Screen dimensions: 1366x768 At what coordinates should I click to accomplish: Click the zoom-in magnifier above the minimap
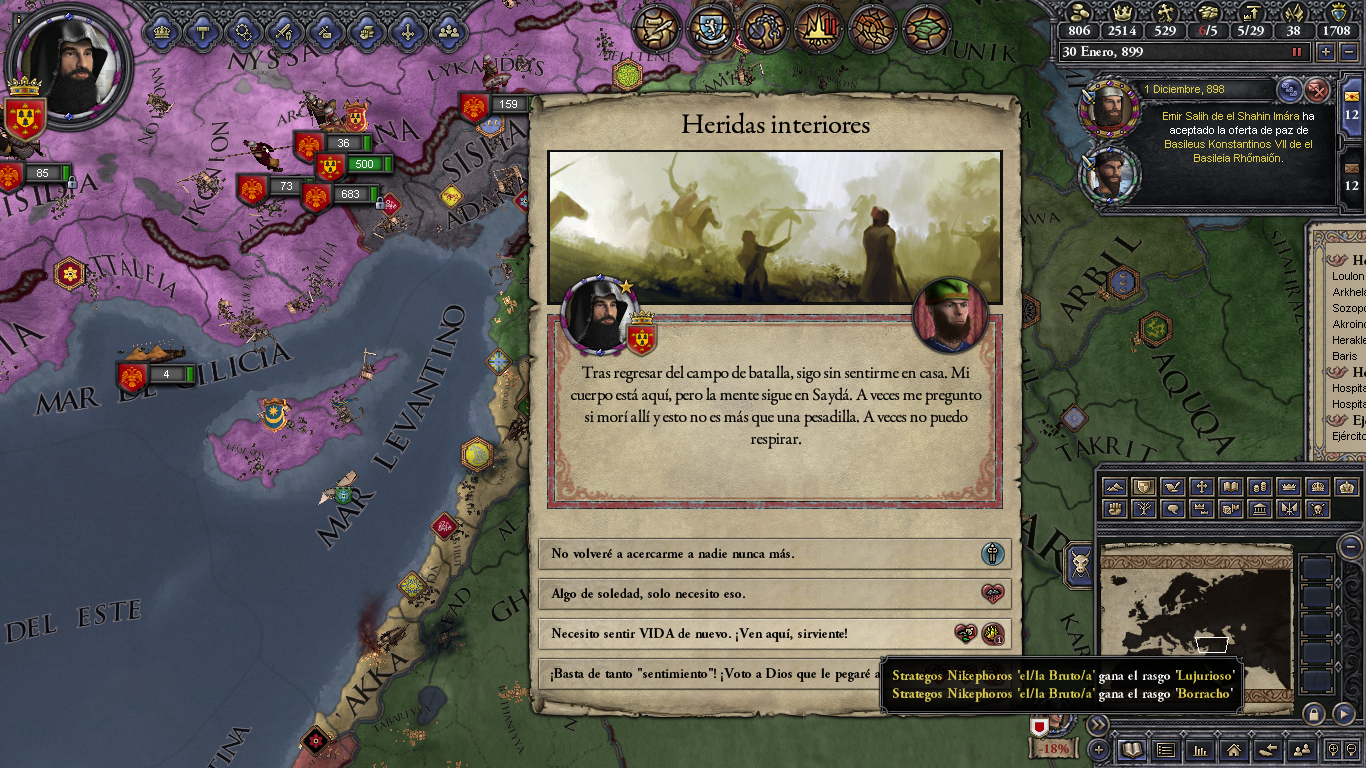[1334, 750]
